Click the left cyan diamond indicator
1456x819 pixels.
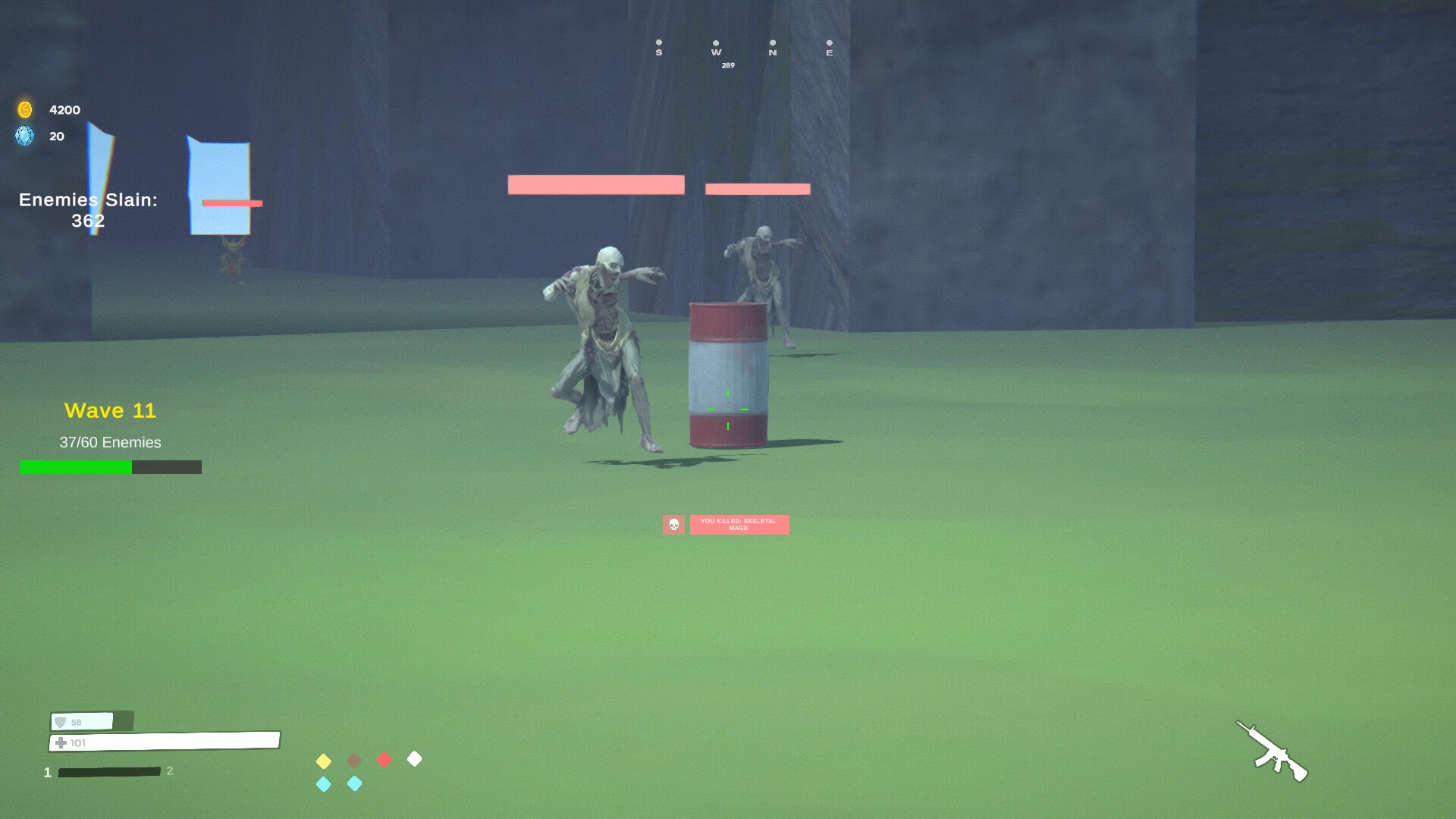[324, 783]
